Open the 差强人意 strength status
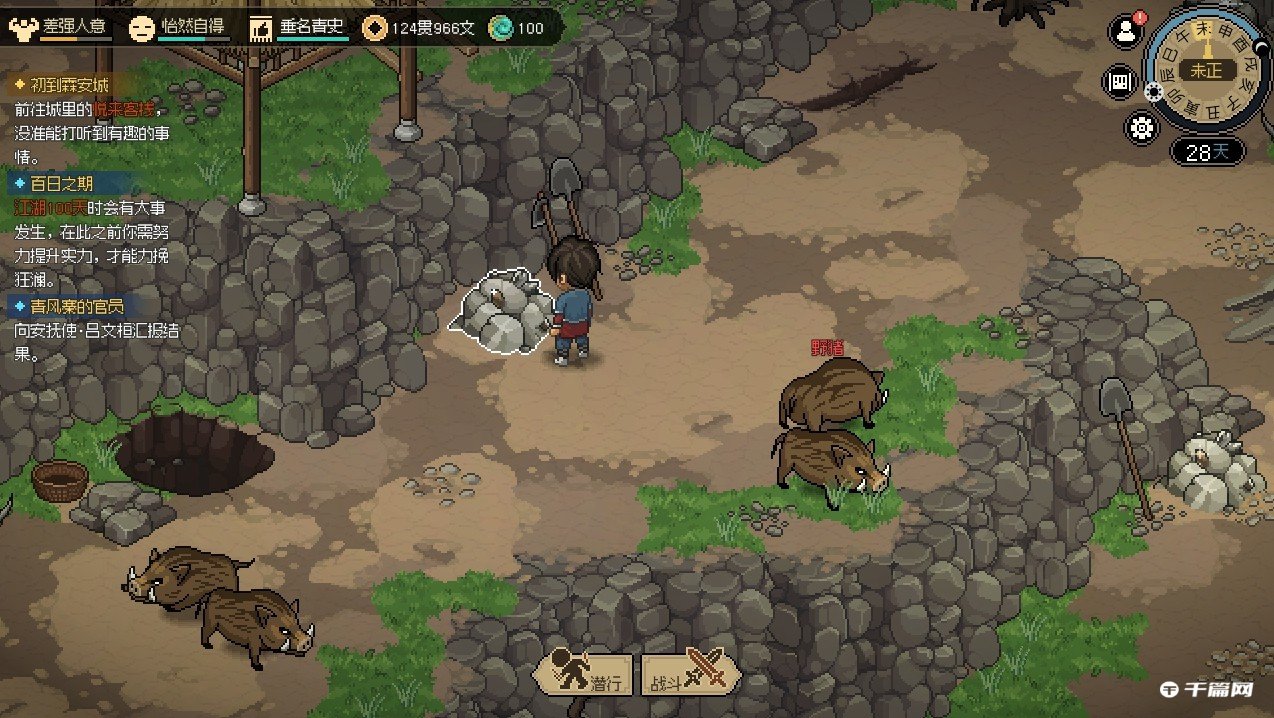The width and height of the screenshot is (1274, 718). pyautogui.click(x=60, y=28)
